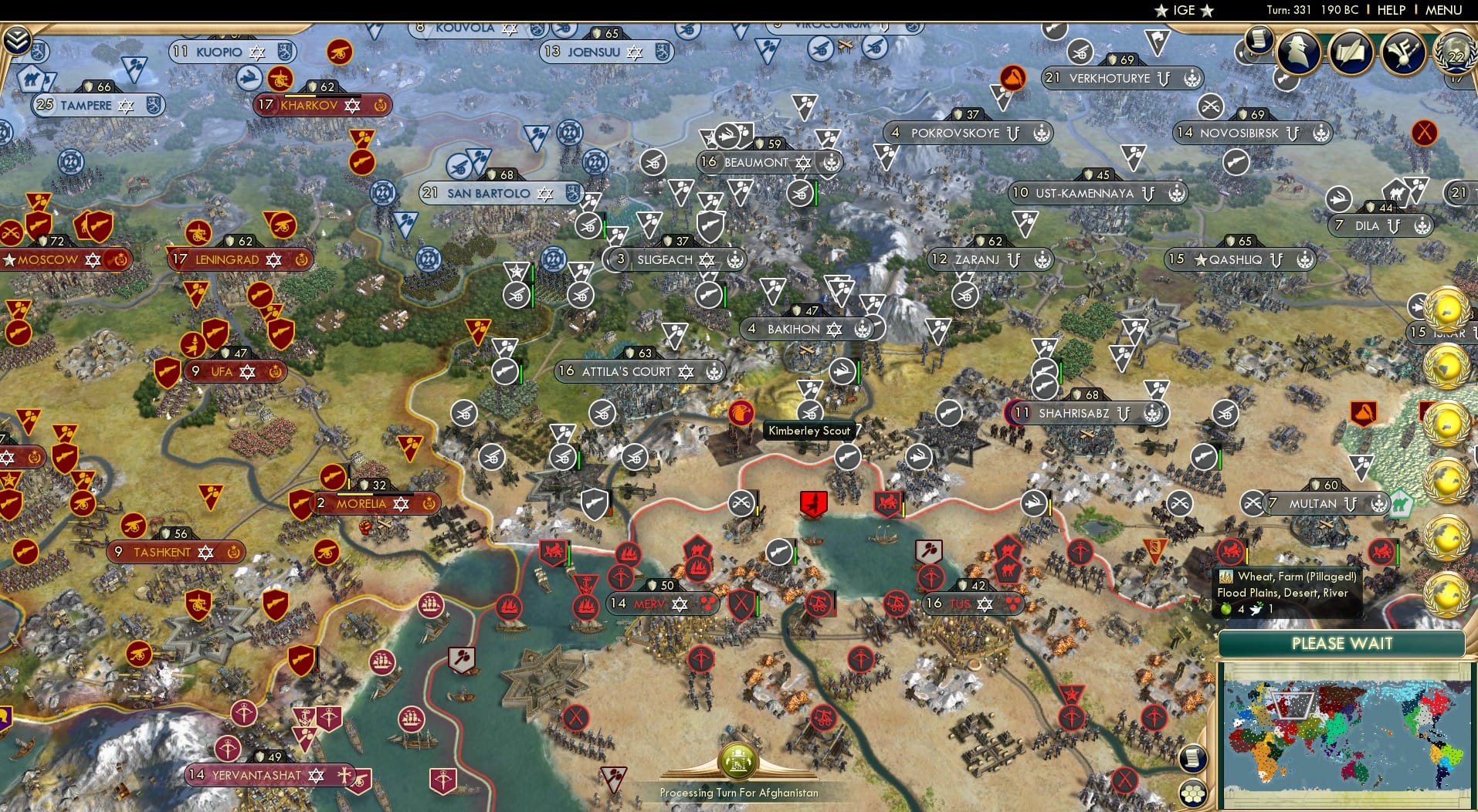Click the IGE star icon in the top bar
The width and height of the screenshot is (1478, 812).
click(x=1161, y=10)
